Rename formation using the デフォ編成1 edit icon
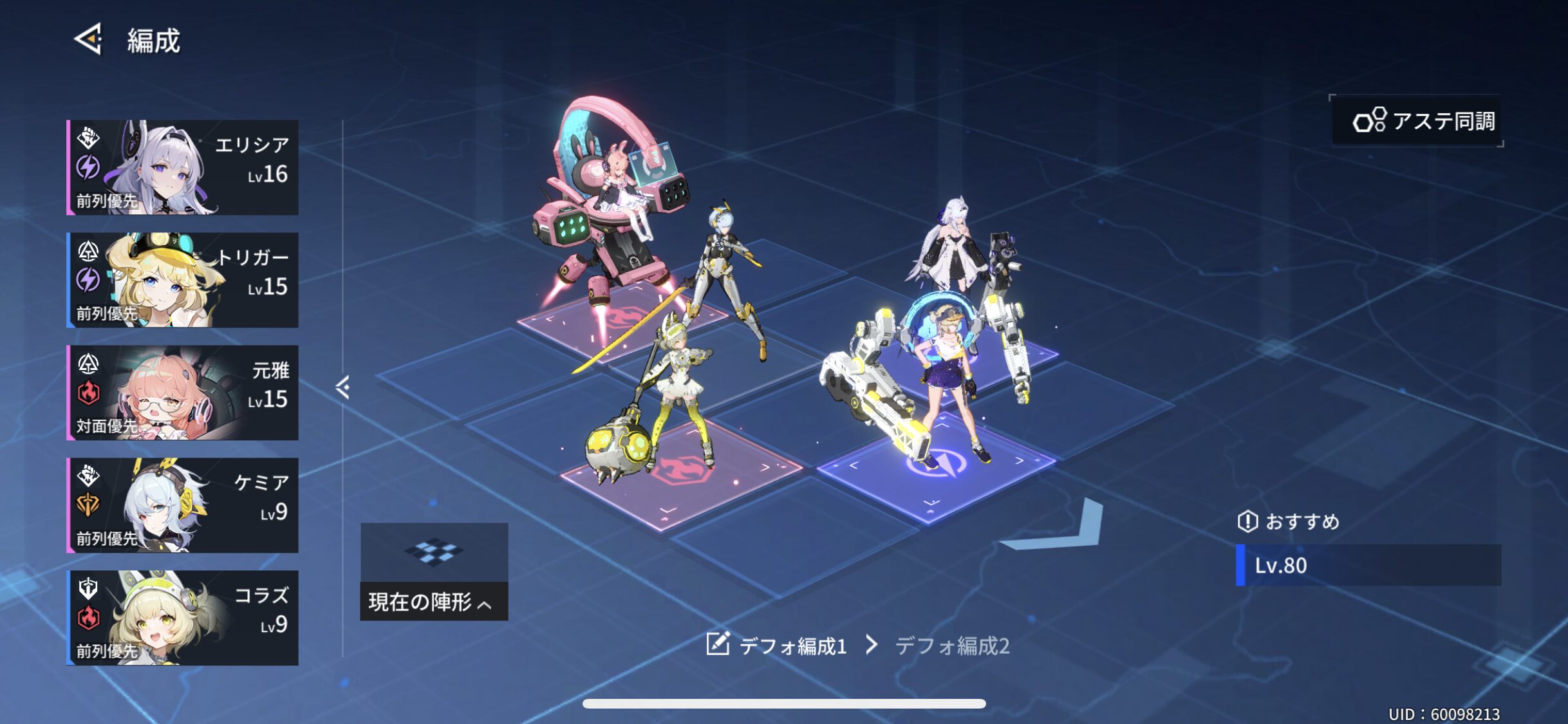Viewport: 1568px width, 724px height. tap(718, 644)
